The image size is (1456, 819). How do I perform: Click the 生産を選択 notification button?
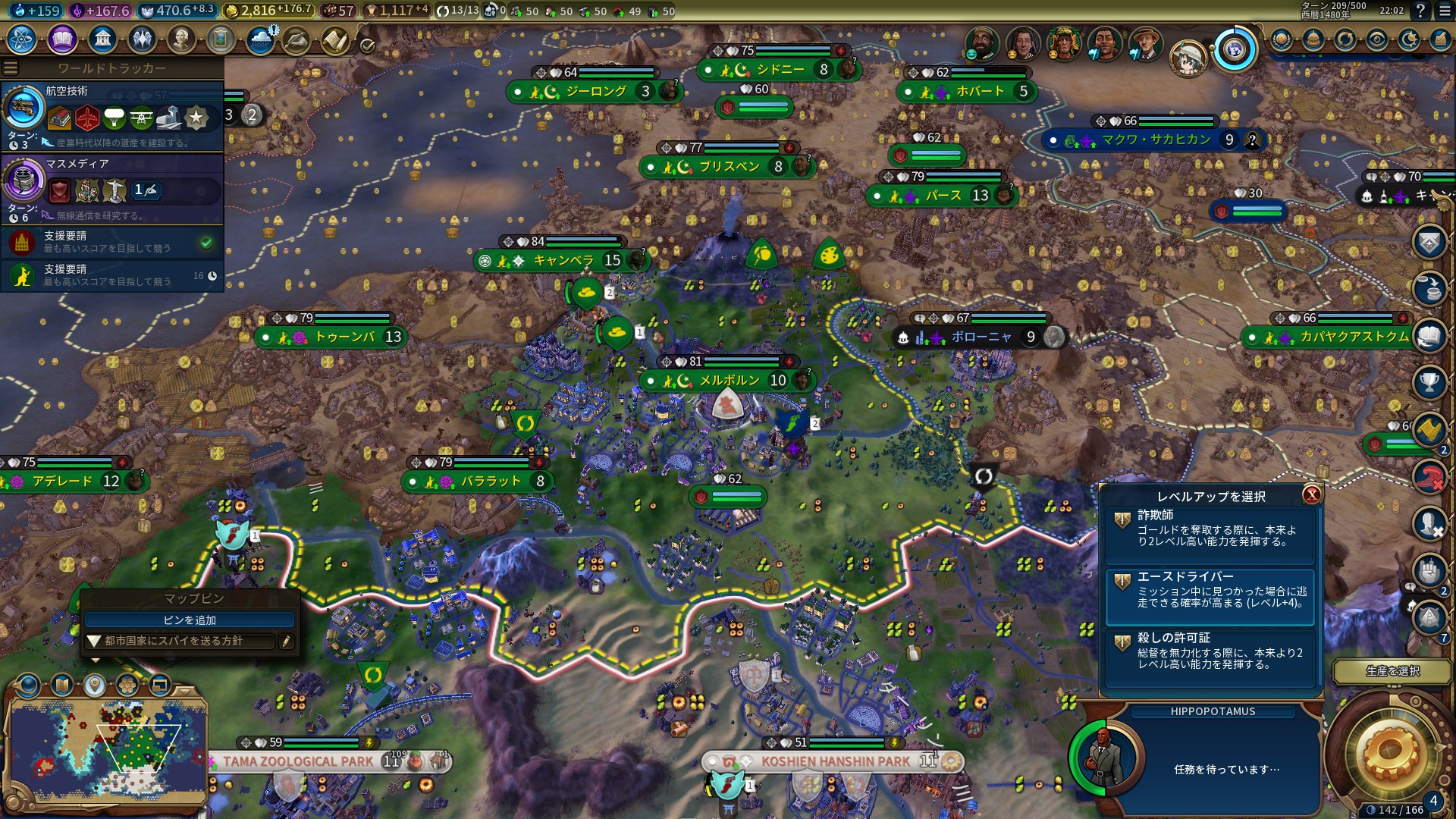click(x=1392, y=671)
